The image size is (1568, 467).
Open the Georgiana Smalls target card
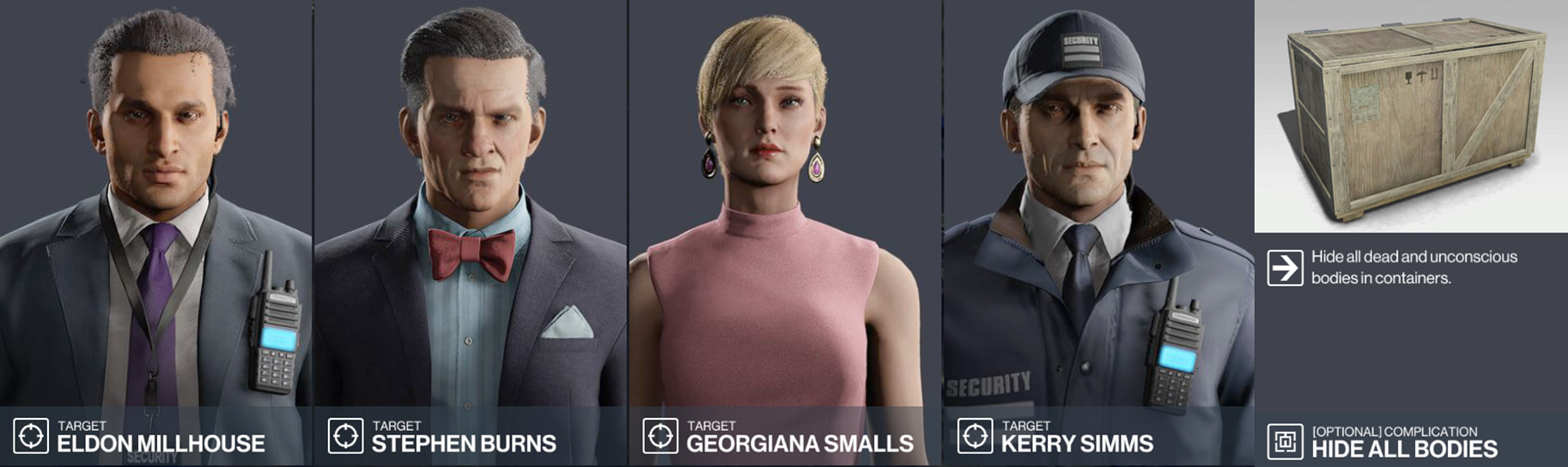pos(785,232)
